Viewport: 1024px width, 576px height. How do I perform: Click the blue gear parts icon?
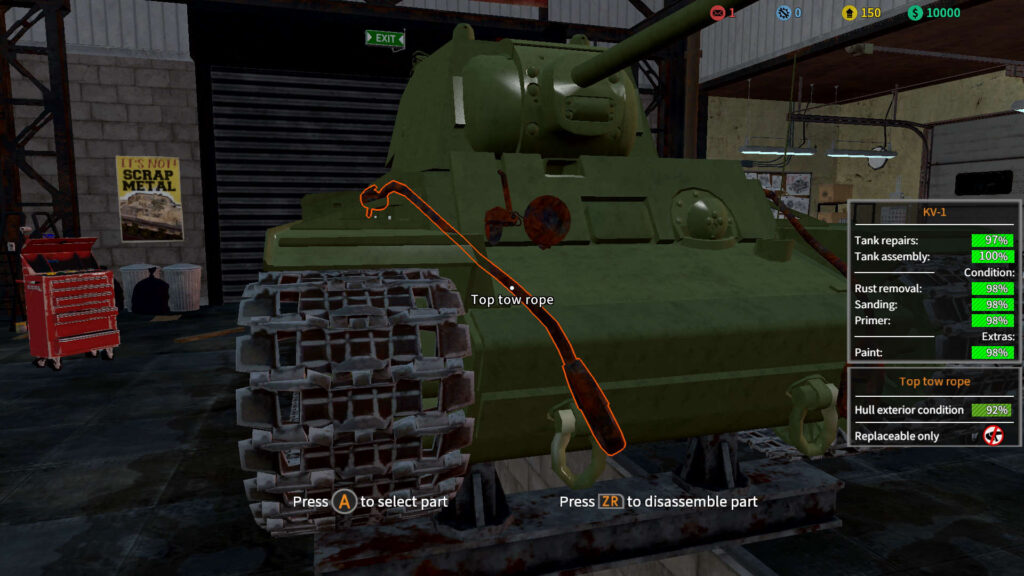point(784,13)
